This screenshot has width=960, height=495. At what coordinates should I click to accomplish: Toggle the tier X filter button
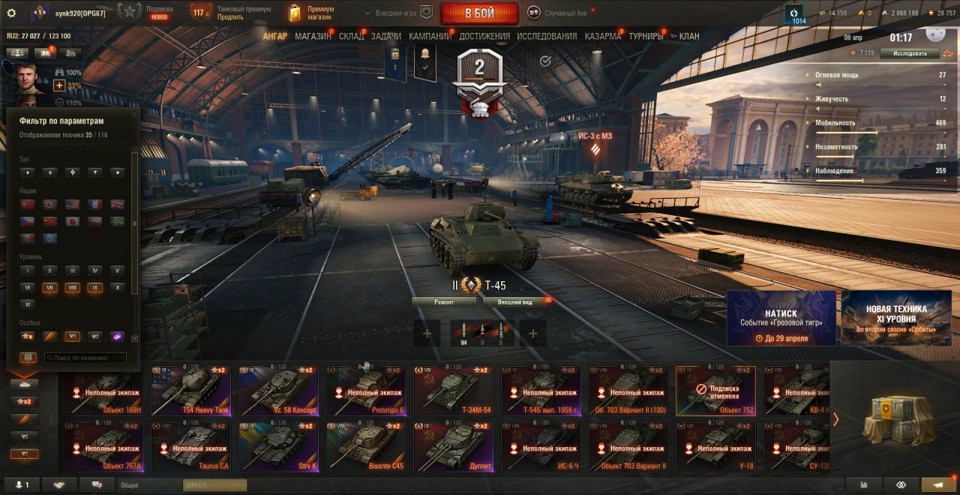pyautogui.click(x=118, y=287)
